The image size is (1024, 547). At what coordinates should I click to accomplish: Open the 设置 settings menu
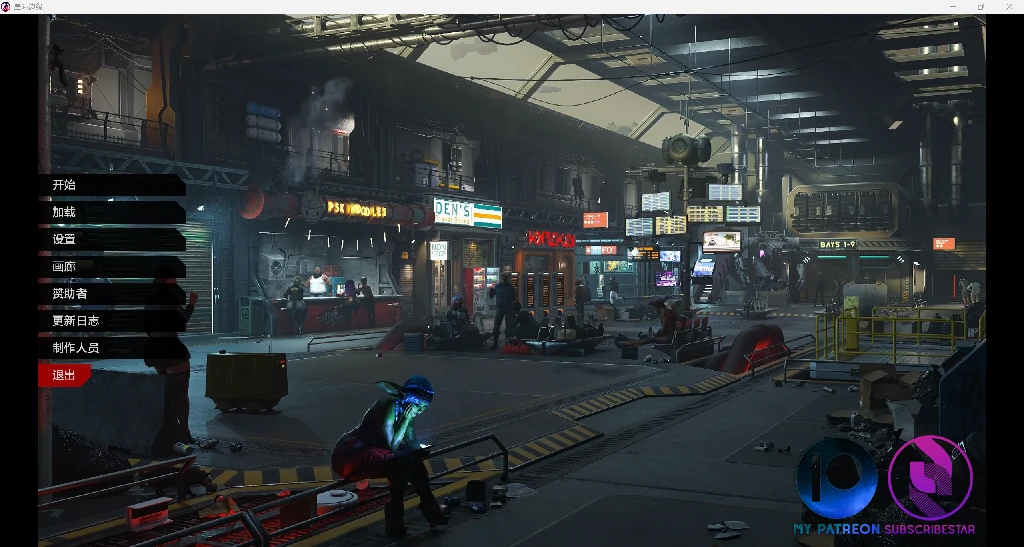65,239
